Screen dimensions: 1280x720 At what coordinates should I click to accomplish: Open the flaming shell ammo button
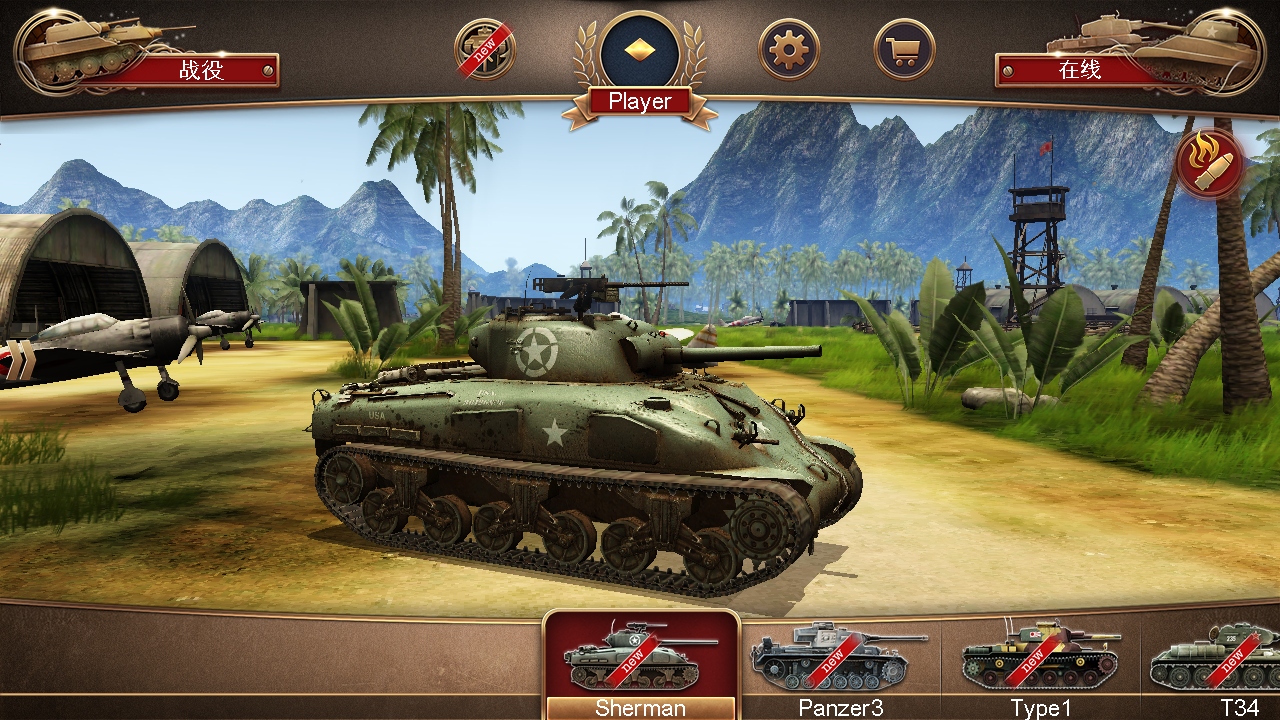[1210, 162]
